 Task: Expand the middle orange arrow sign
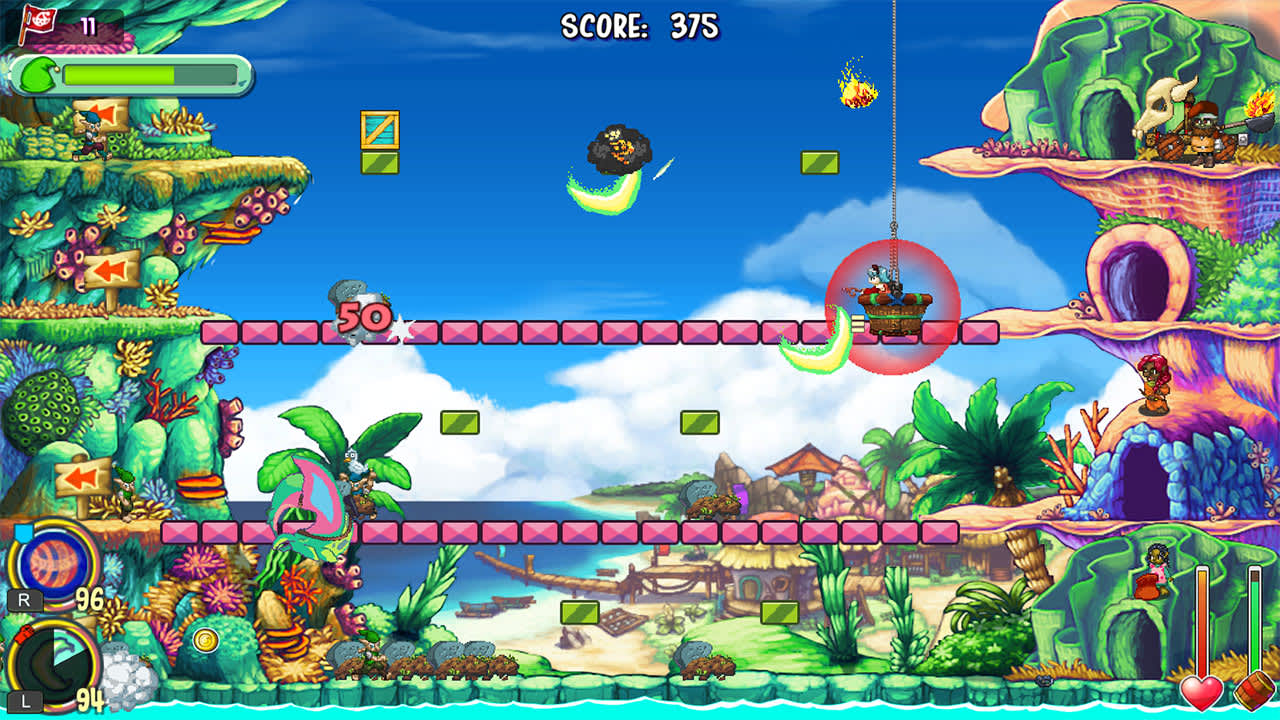point(113,270)
